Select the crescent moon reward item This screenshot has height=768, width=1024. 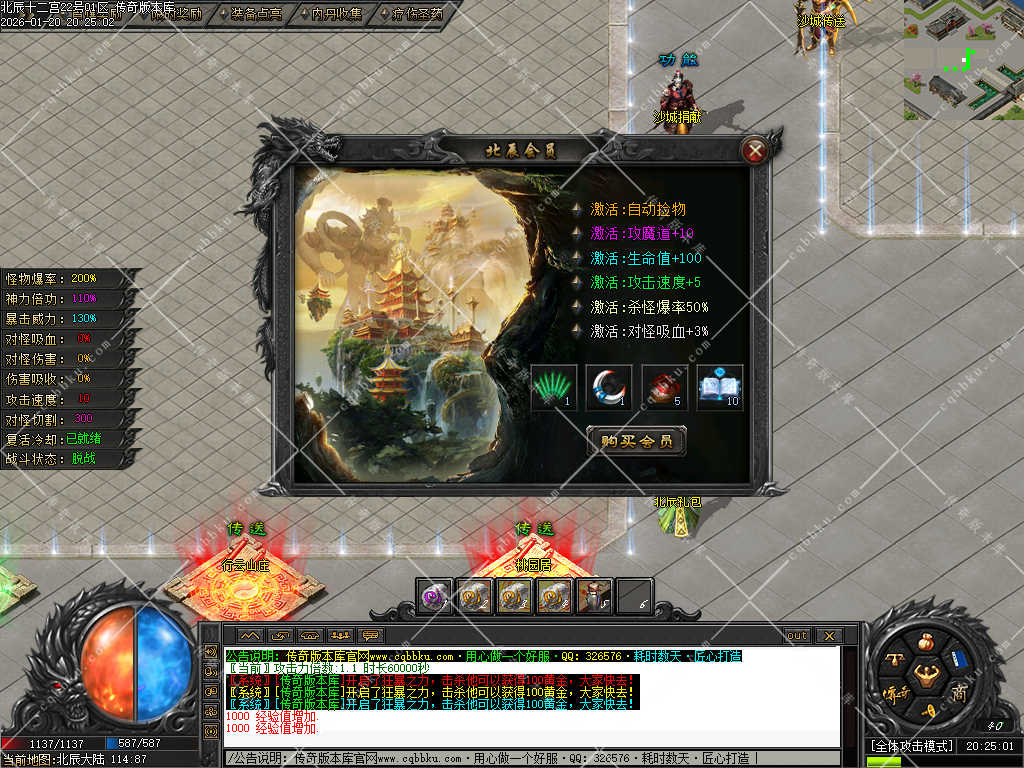click(609, 387)
